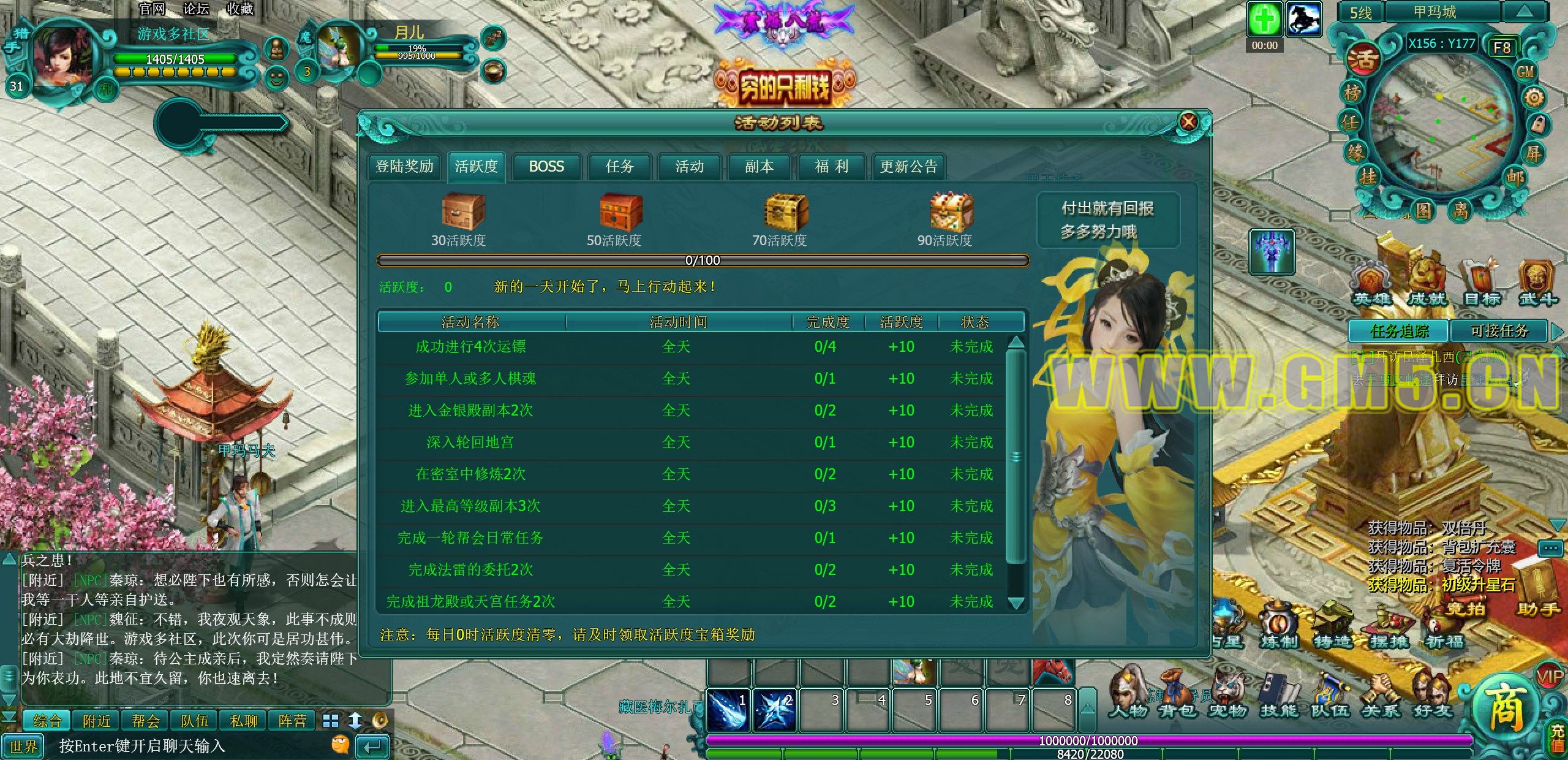Claim the 30活跃度 treasure chest
Image resolution: width=1568 pixels, height=760 pixels.
[463, 211]
